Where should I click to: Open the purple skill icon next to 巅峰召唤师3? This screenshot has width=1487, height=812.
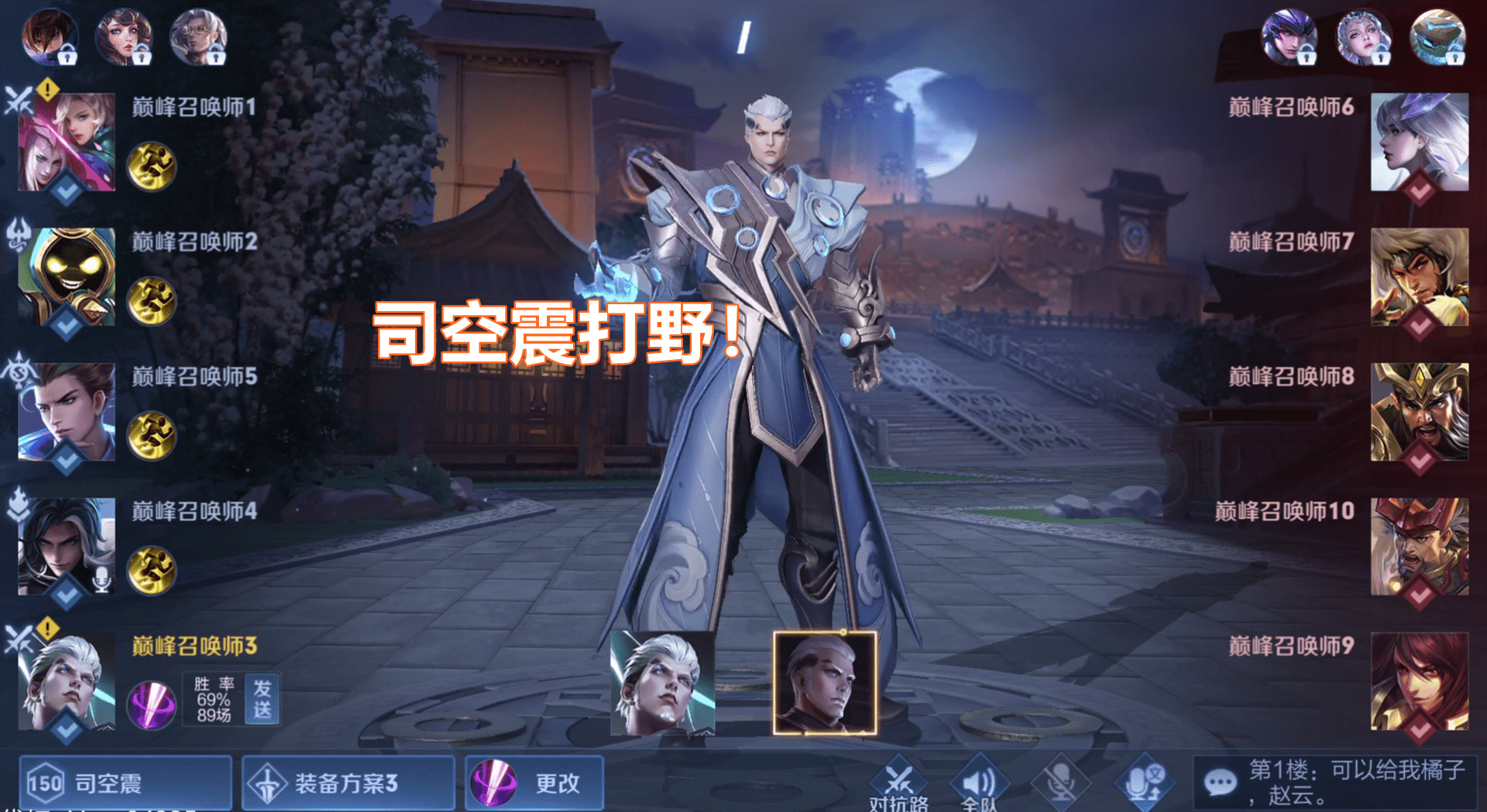point(152,704)
